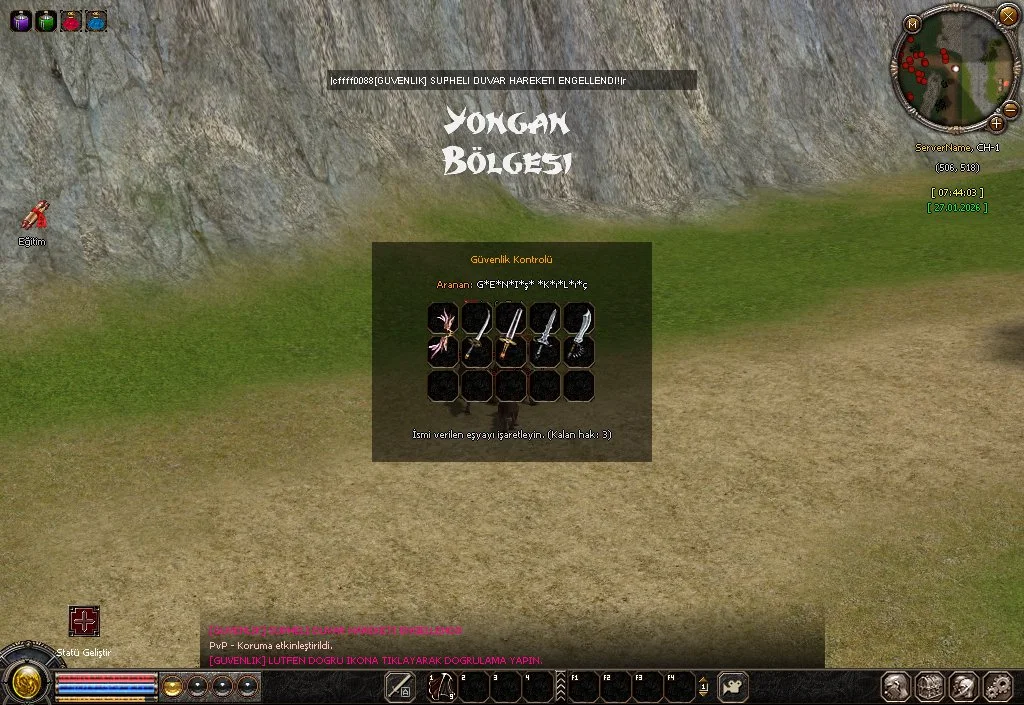This screenshot has width=1024, height=705.
Task: Toggle the camera mode button on the taskbar
Action: point(733,686)
